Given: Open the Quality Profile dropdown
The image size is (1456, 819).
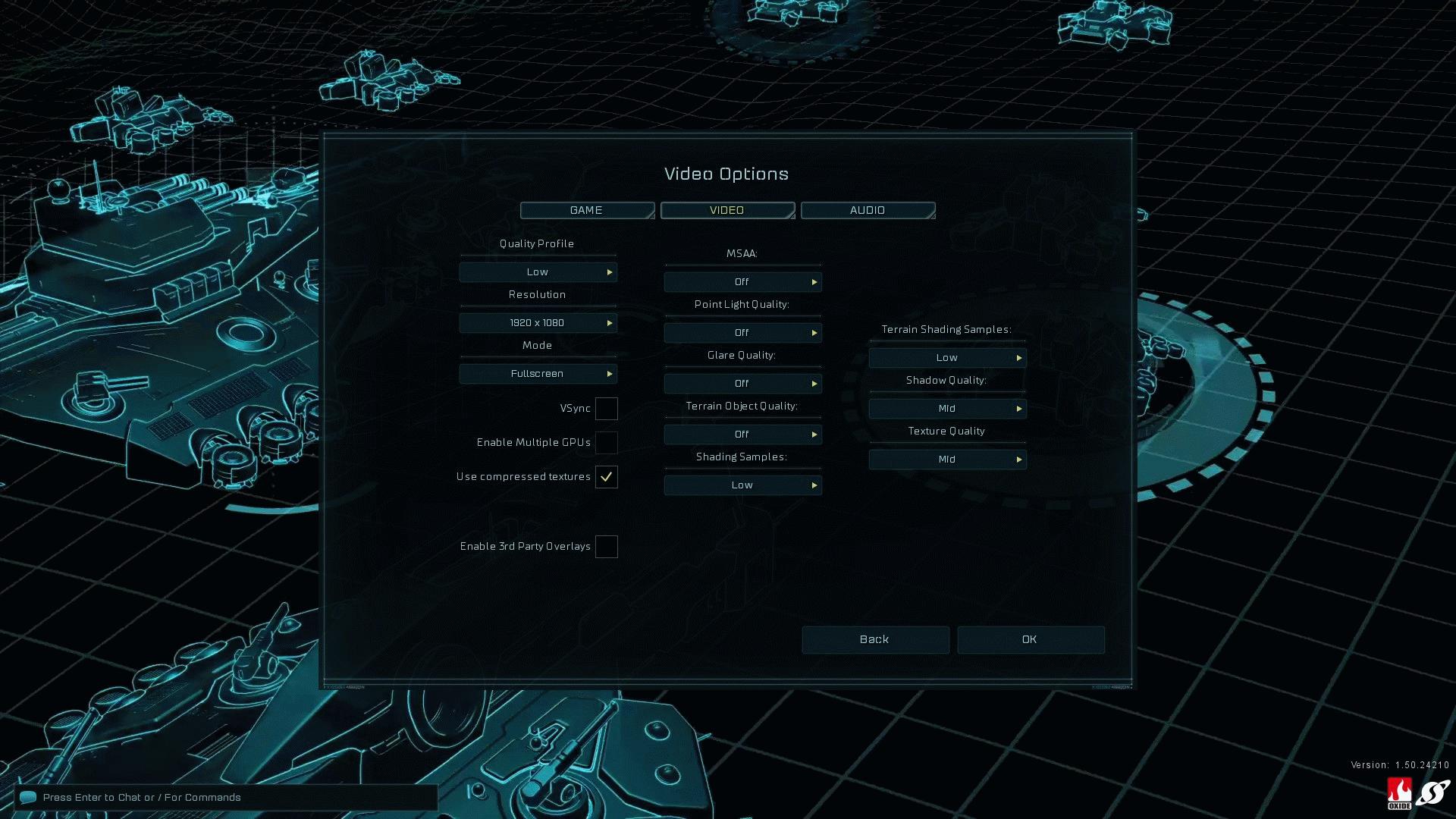Looking at the screenshot, I should click(538, 272).
